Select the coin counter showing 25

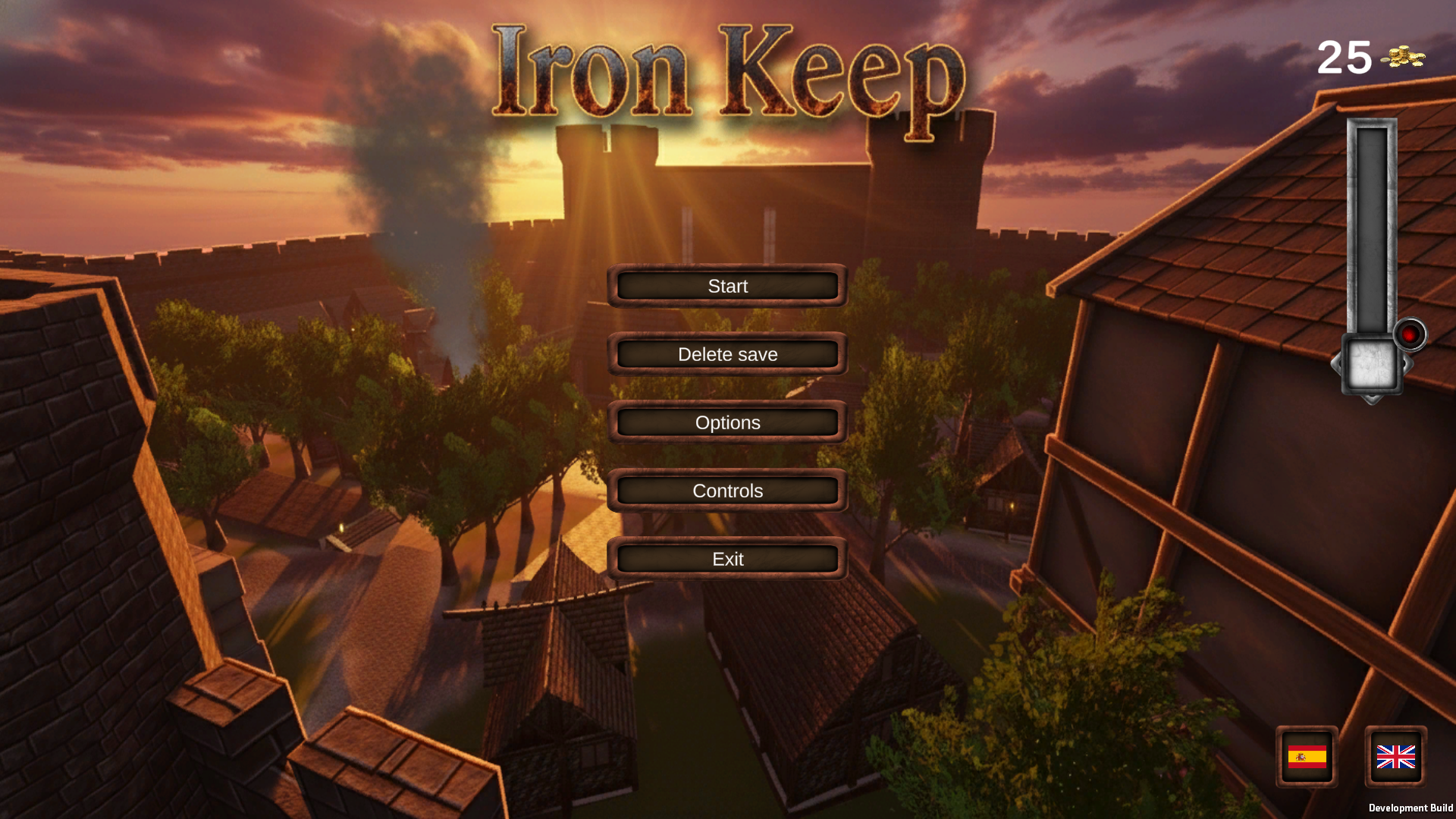(1344, 58)
